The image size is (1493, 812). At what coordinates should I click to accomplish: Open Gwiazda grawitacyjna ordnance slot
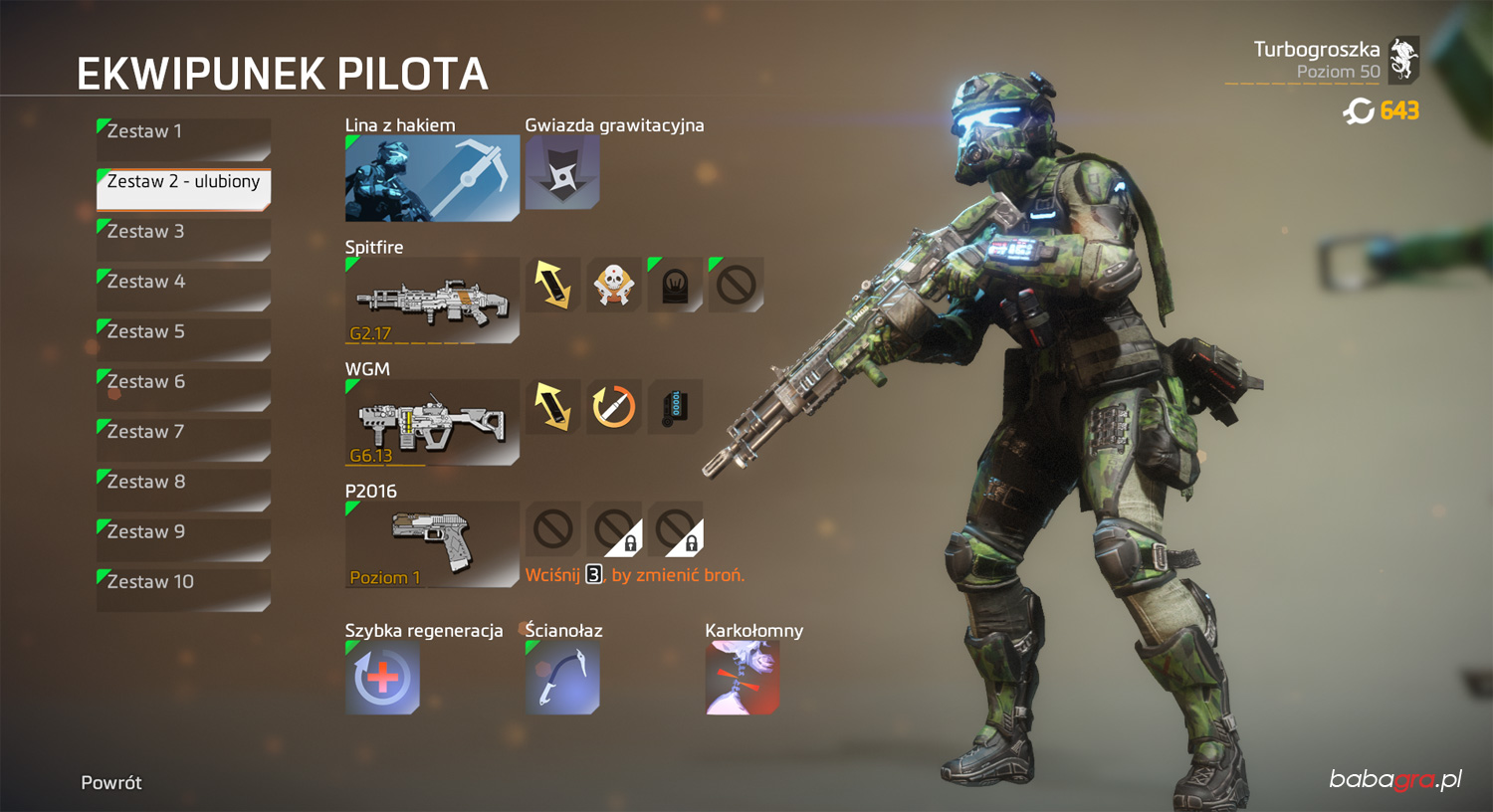[562, 172]
